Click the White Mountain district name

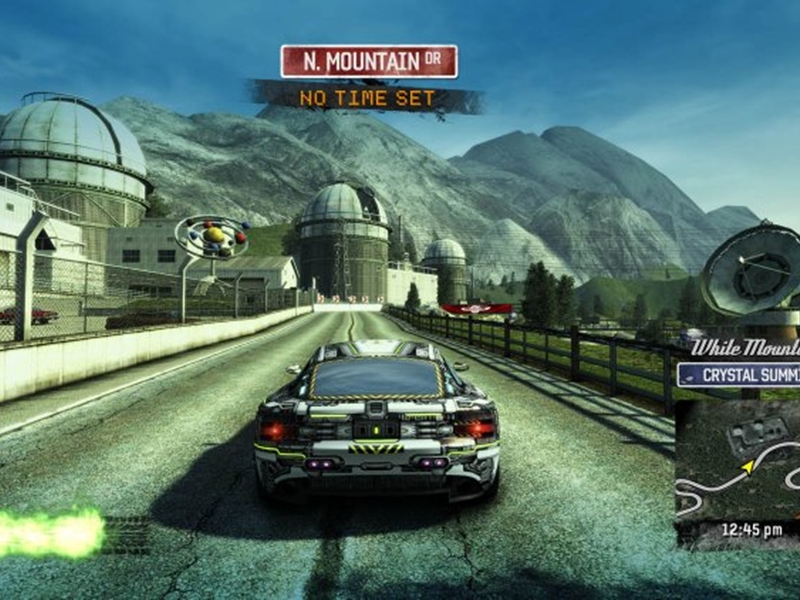(745, 348)
